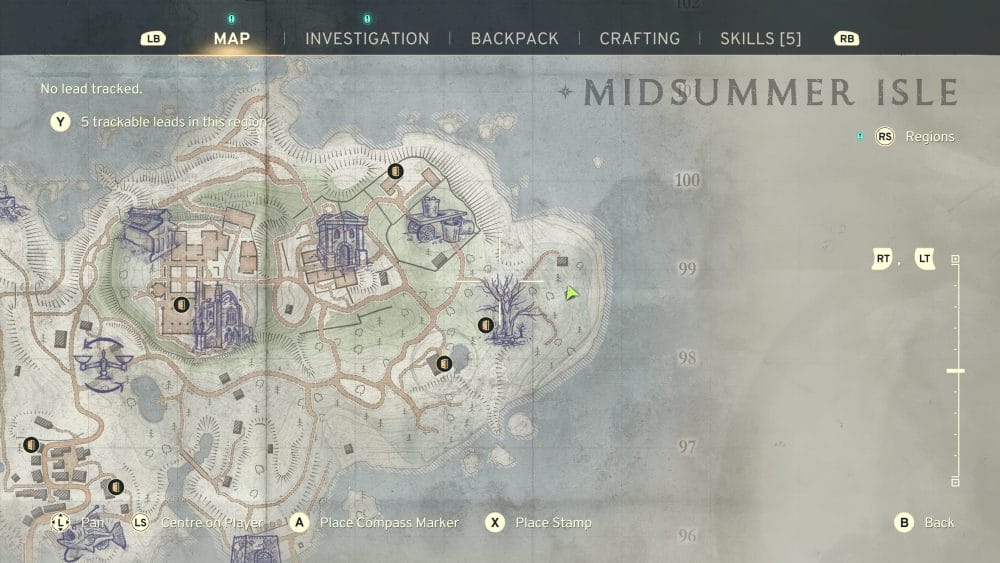Select the Map tab
The image size is (1000, 563).
(x=231, y=39)
